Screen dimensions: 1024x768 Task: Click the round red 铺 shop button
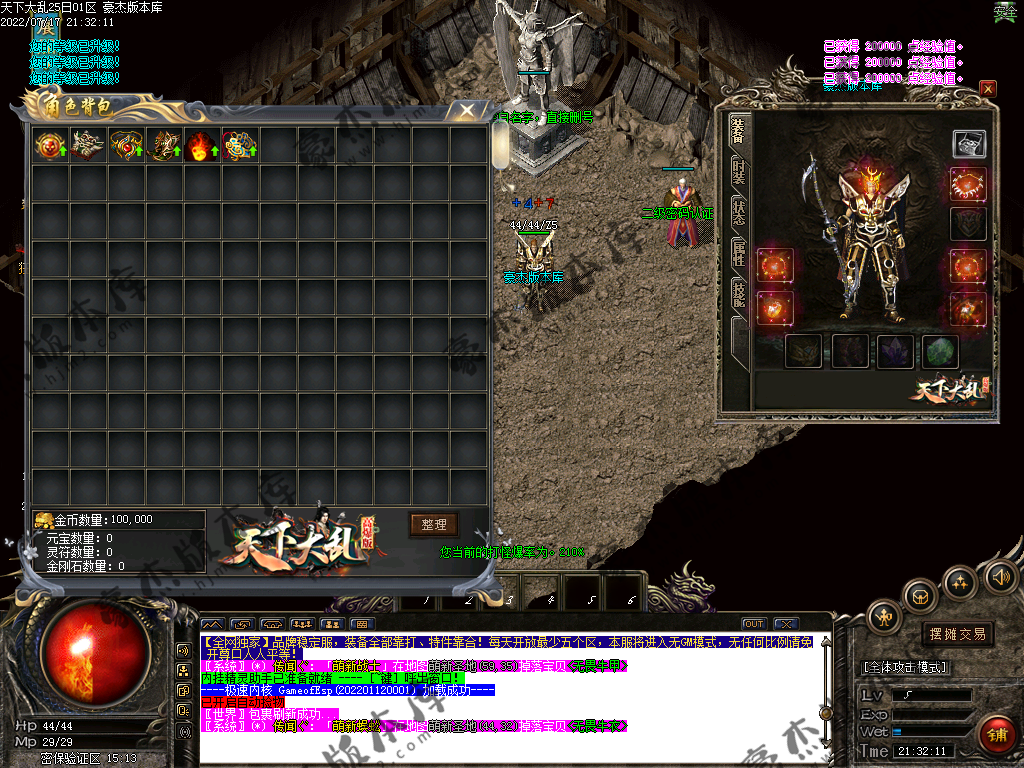996,735
